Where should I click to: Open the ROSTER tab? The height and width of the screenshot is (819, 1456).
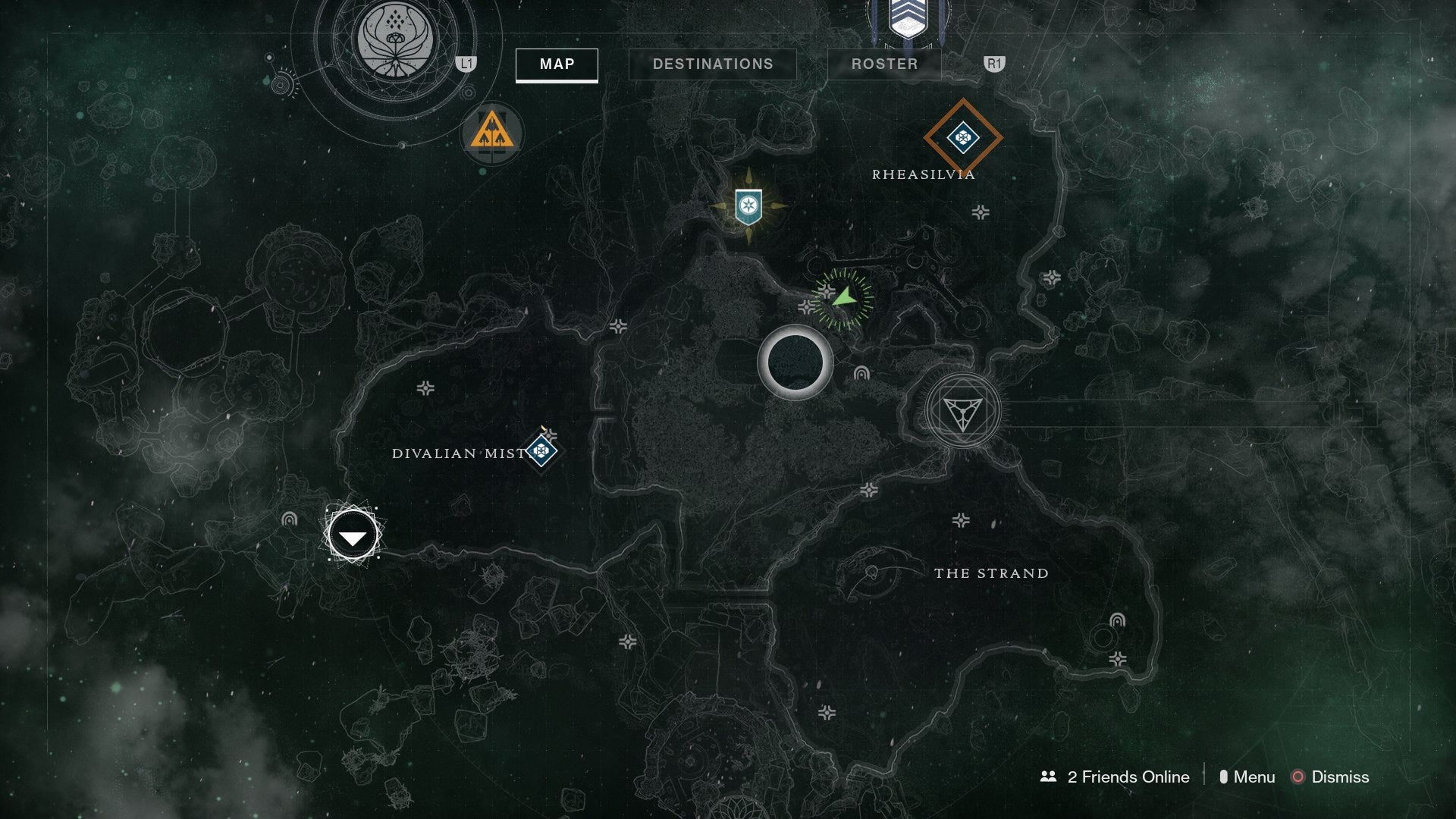tap(883, 64)
